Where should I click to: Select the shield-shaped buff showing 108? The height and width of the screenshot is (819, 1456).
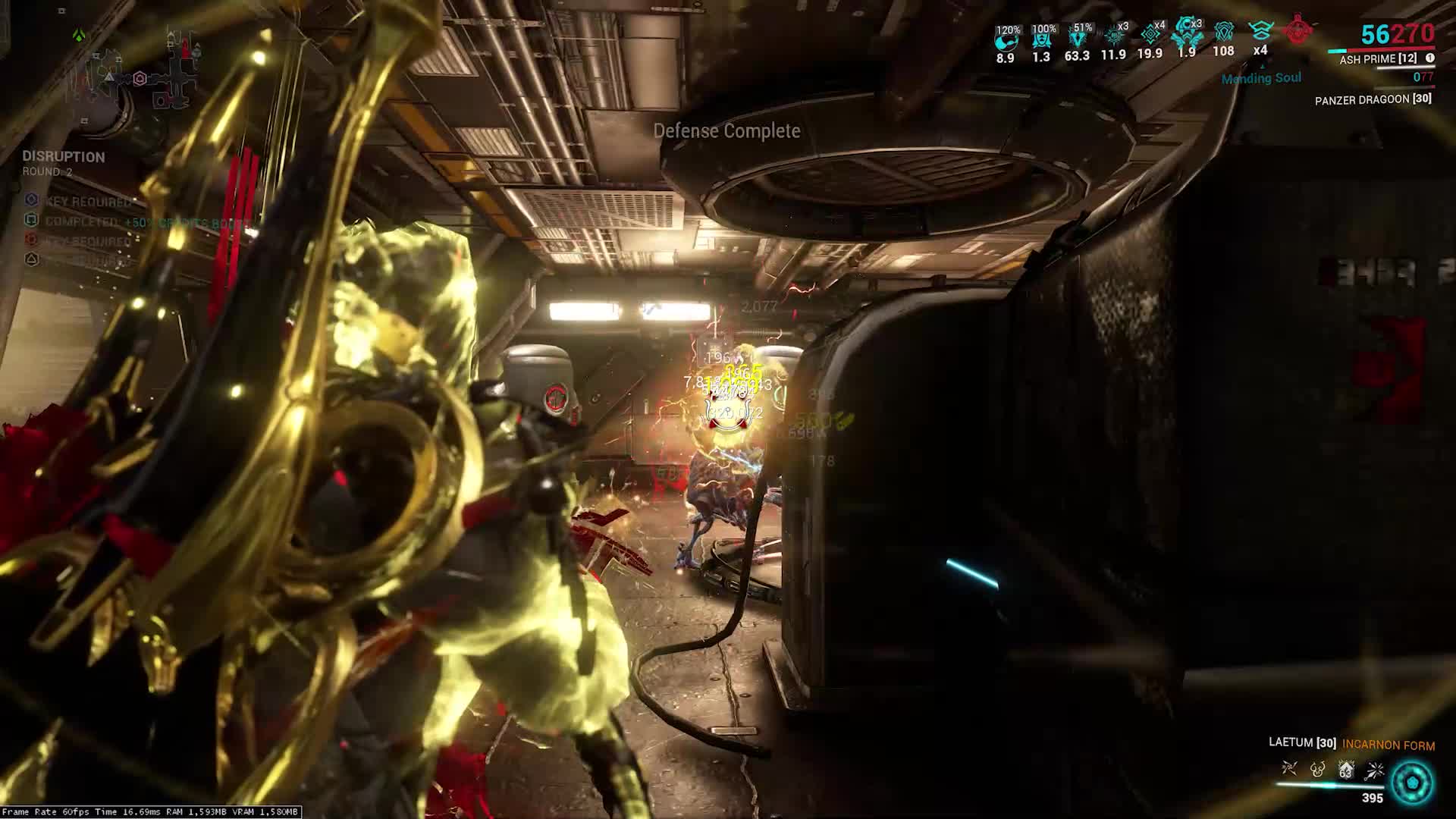1223,33
